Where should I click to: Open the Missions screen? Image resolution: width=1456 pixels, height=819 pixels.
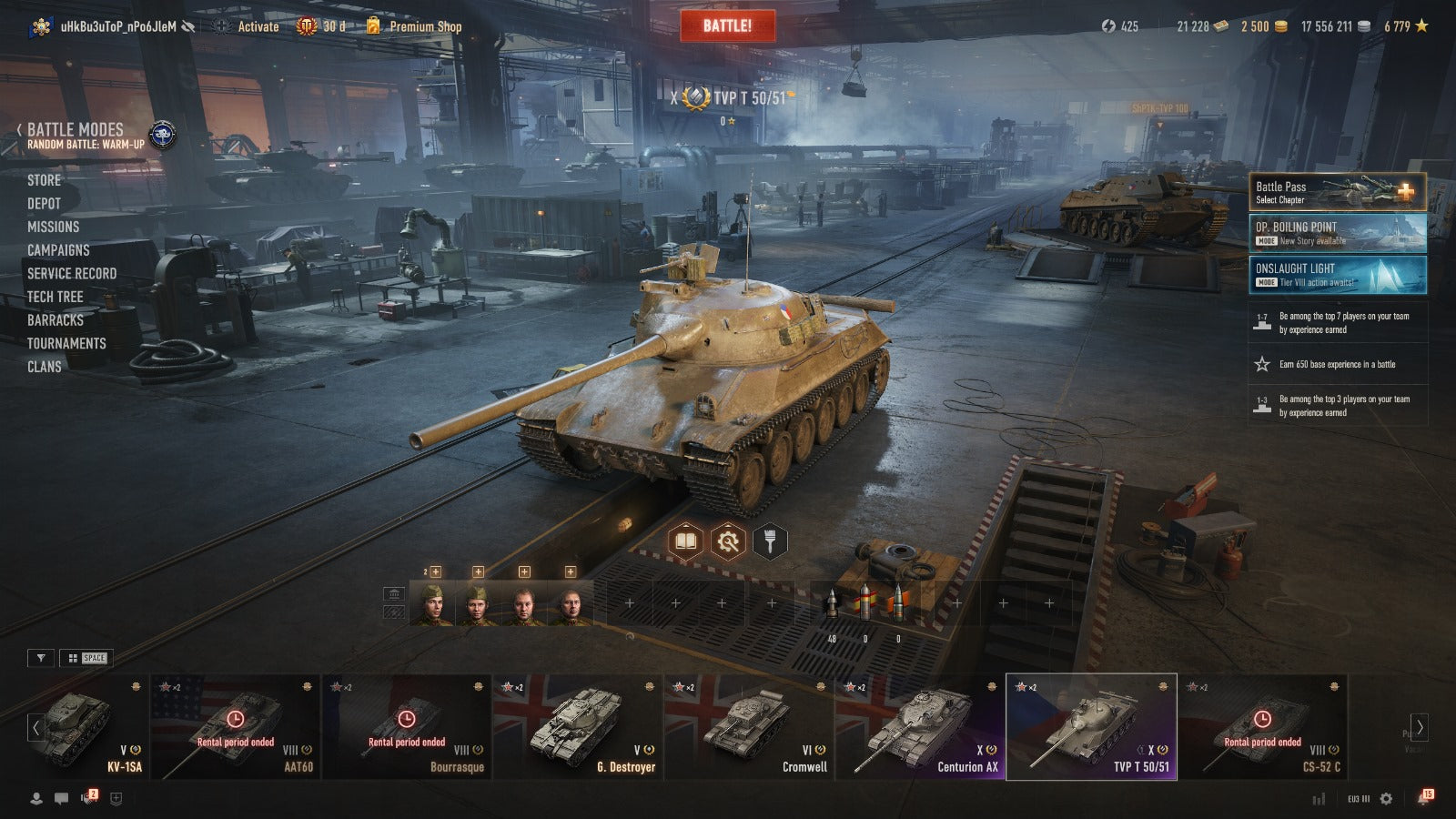53,227
